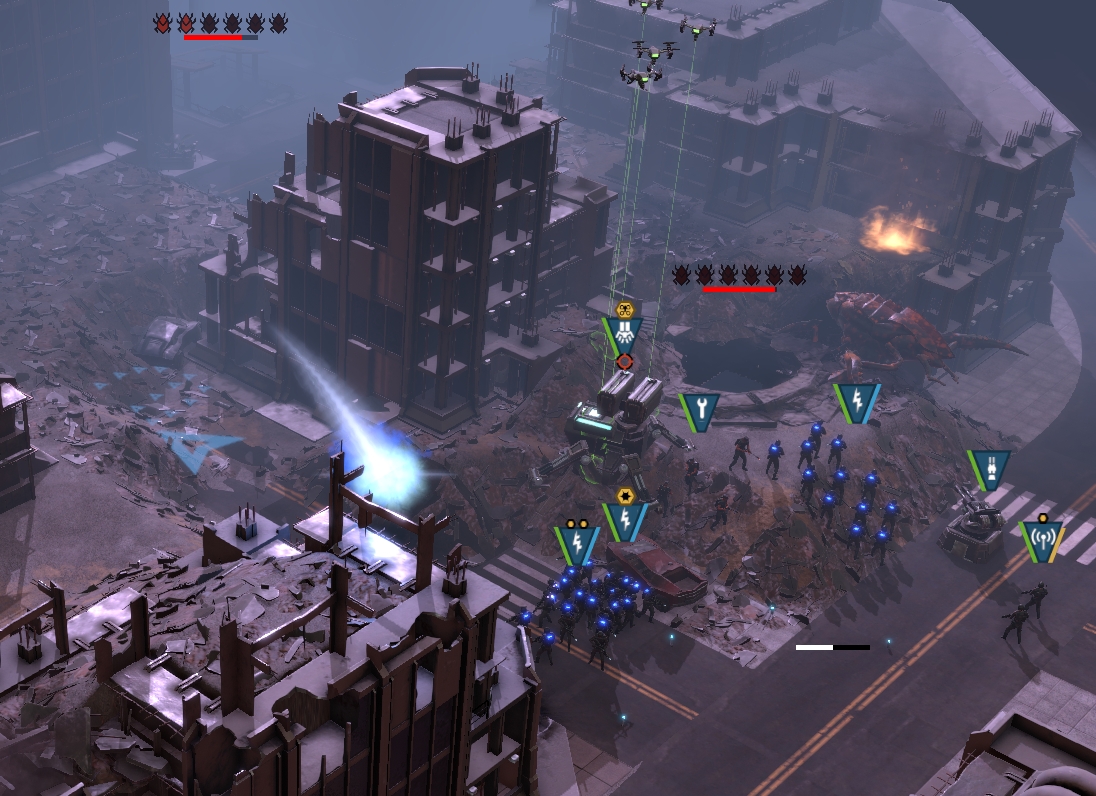Select the lightning squad marker with hexagon badge
The width and height of the screenshot is (1096, 796).
click(x=625, y=519)
